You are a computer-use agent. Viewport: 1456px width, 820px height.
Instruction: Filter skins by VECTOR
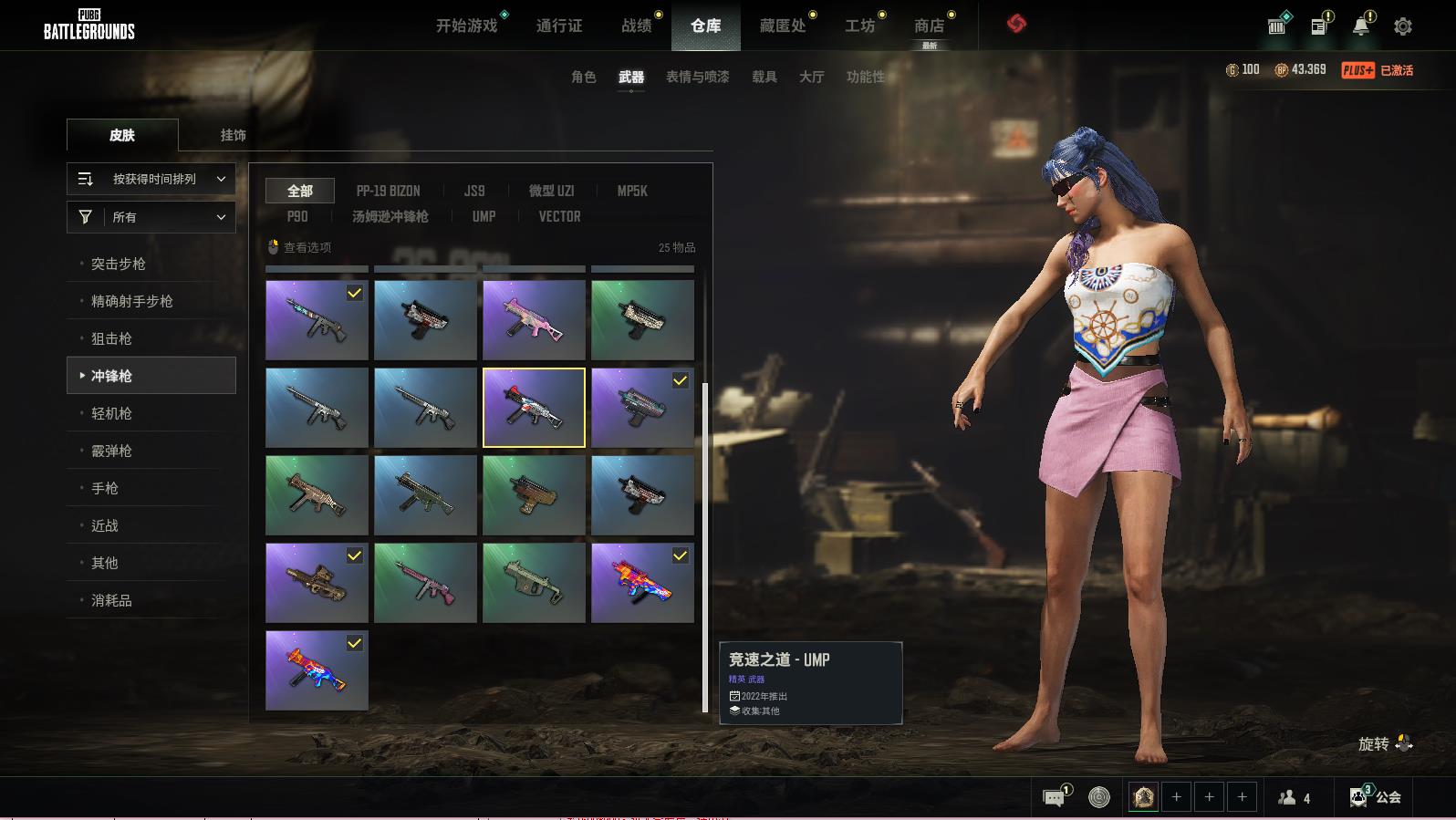tap(559, 216)
